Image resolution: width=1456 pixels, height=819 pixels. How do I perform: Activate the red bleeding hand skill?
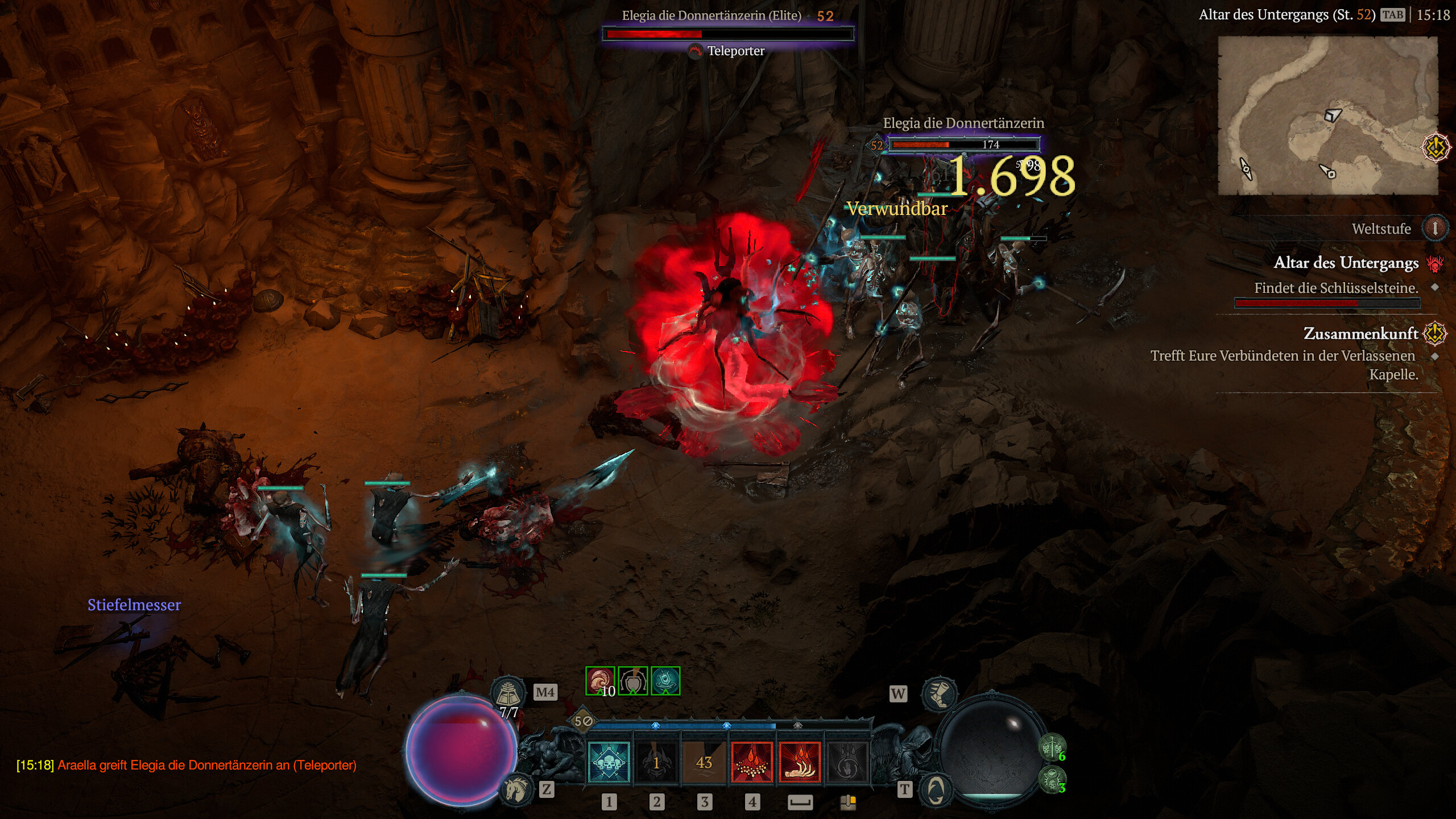pyautogui.click(x=800, y=763)
